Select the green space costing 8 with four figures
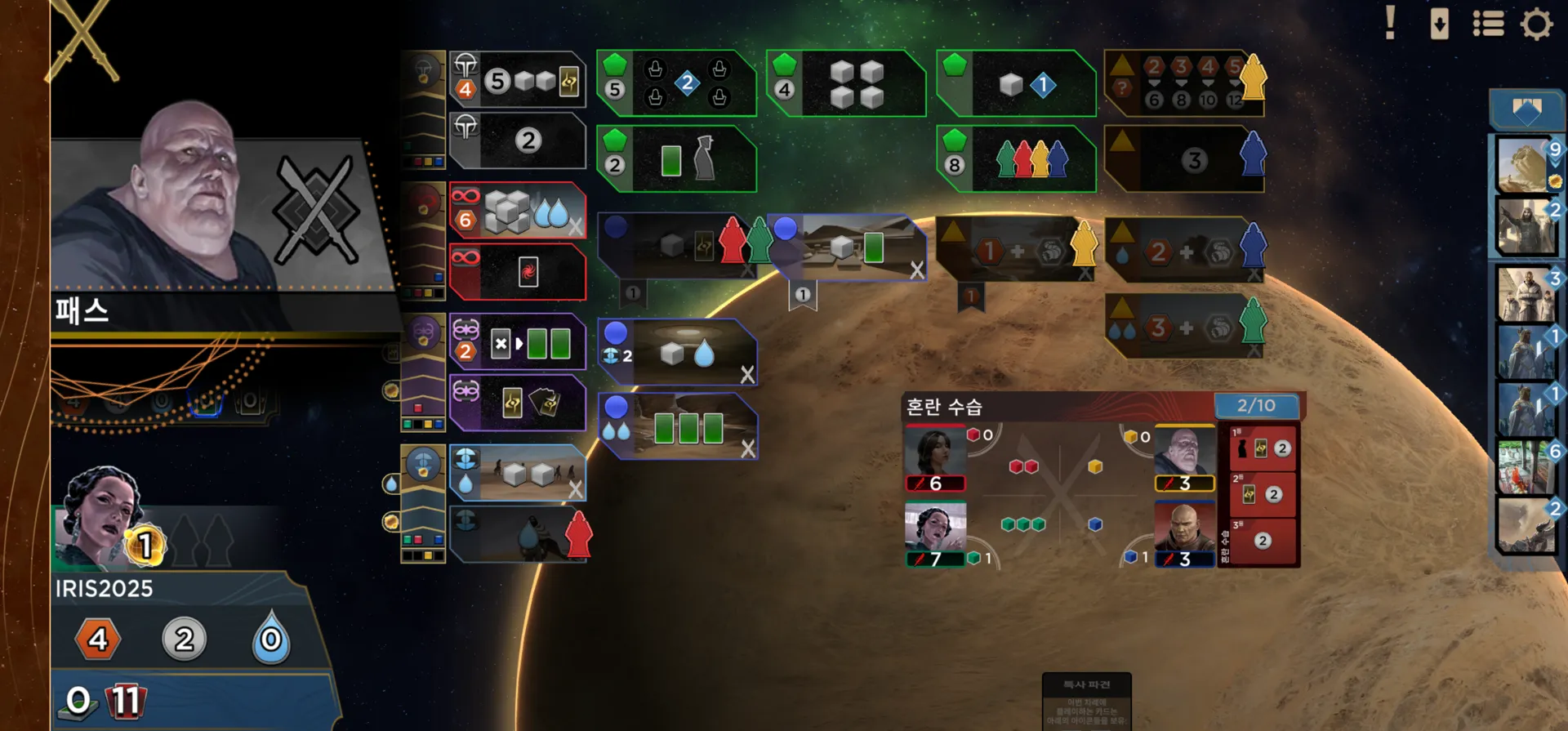 (x=1016, y=159)
